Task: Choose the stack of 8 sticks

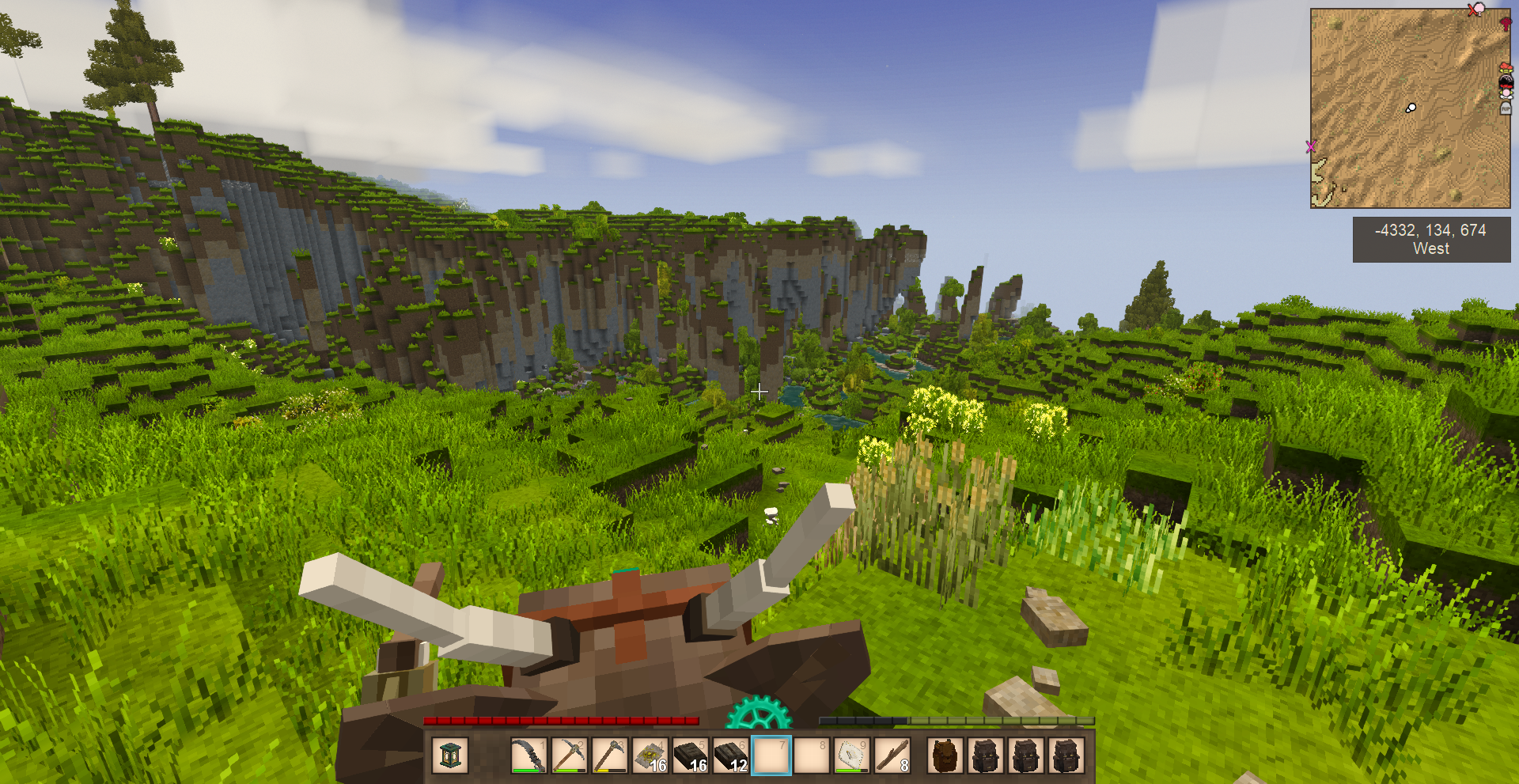Action: click(x=892, y=756)
